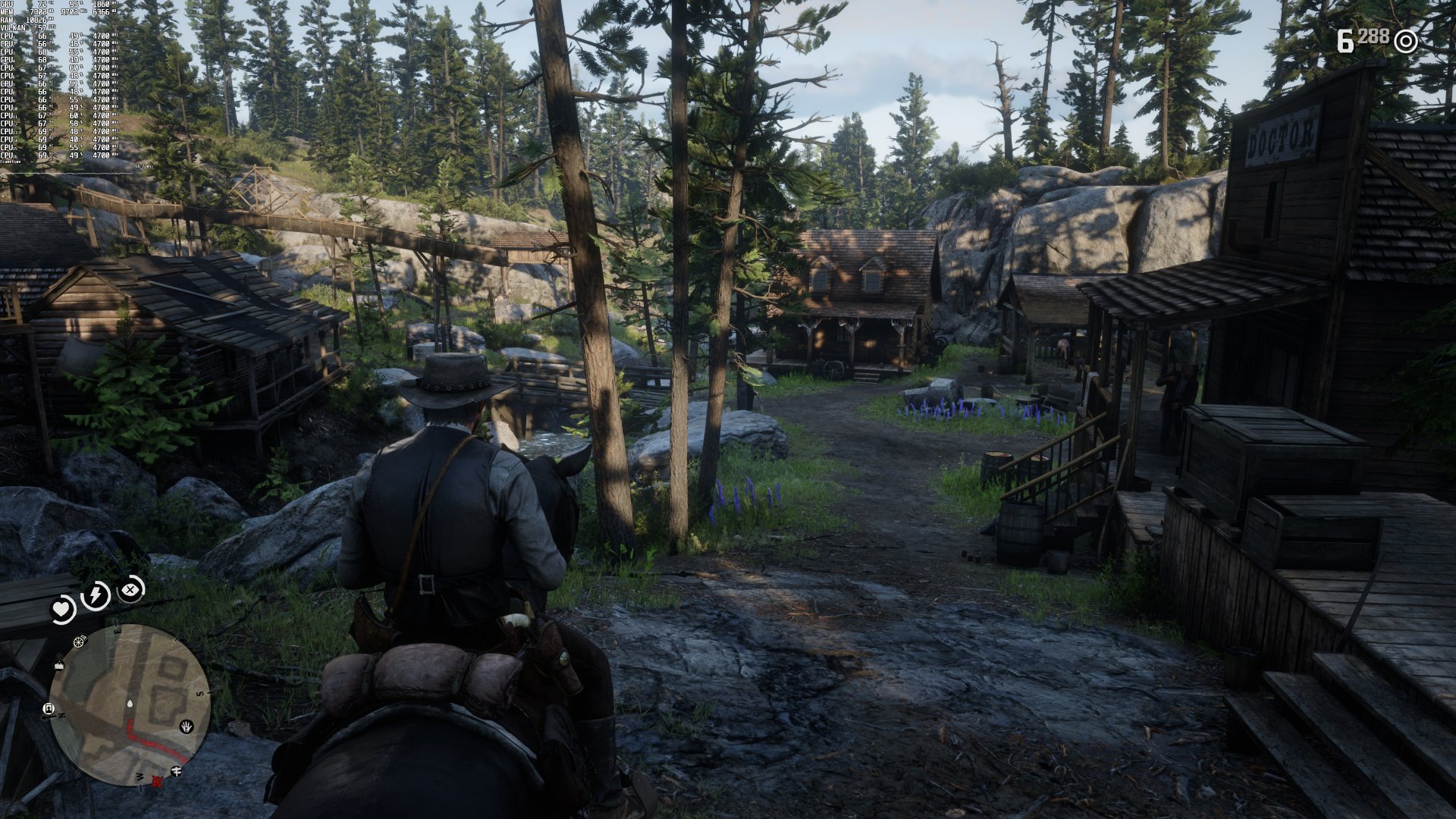This screenshot has width=1456, height=819.
Task: Click the lodging house icon on the minimap
Action: coord(58,665)
